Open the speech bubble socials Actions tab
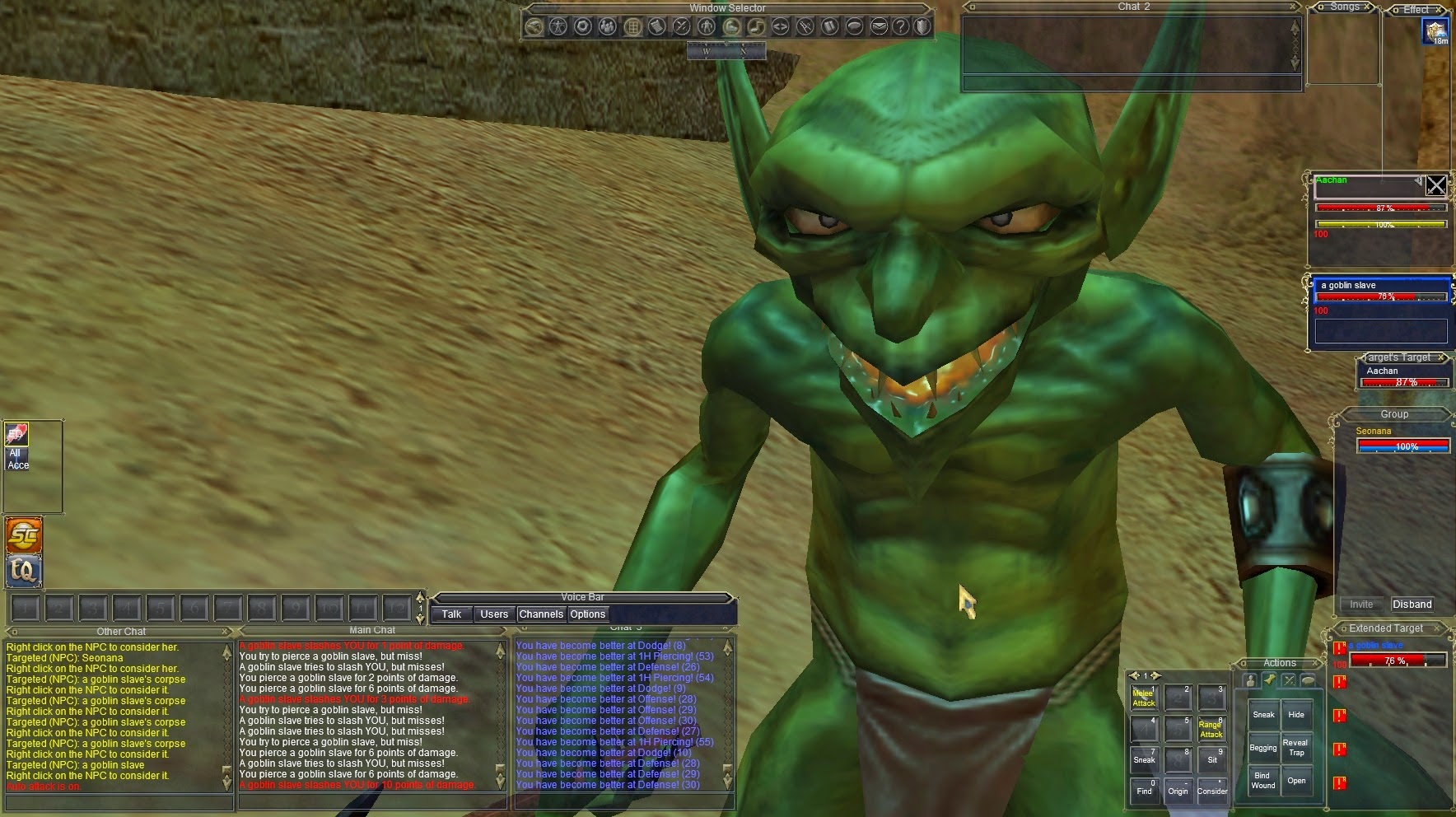Viewport: 1456px width, 817px height. click(1308, 680)
